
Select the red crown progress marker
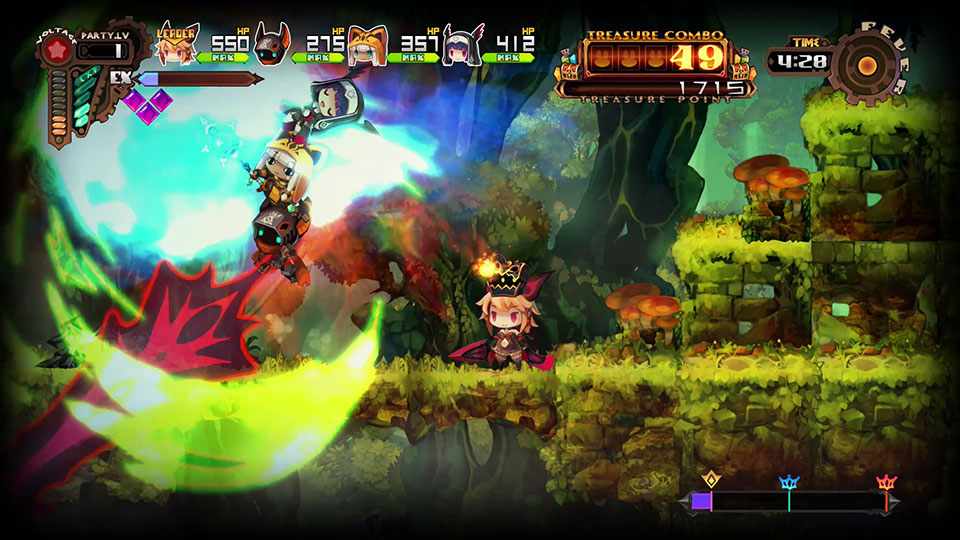[x=886, y=484]
